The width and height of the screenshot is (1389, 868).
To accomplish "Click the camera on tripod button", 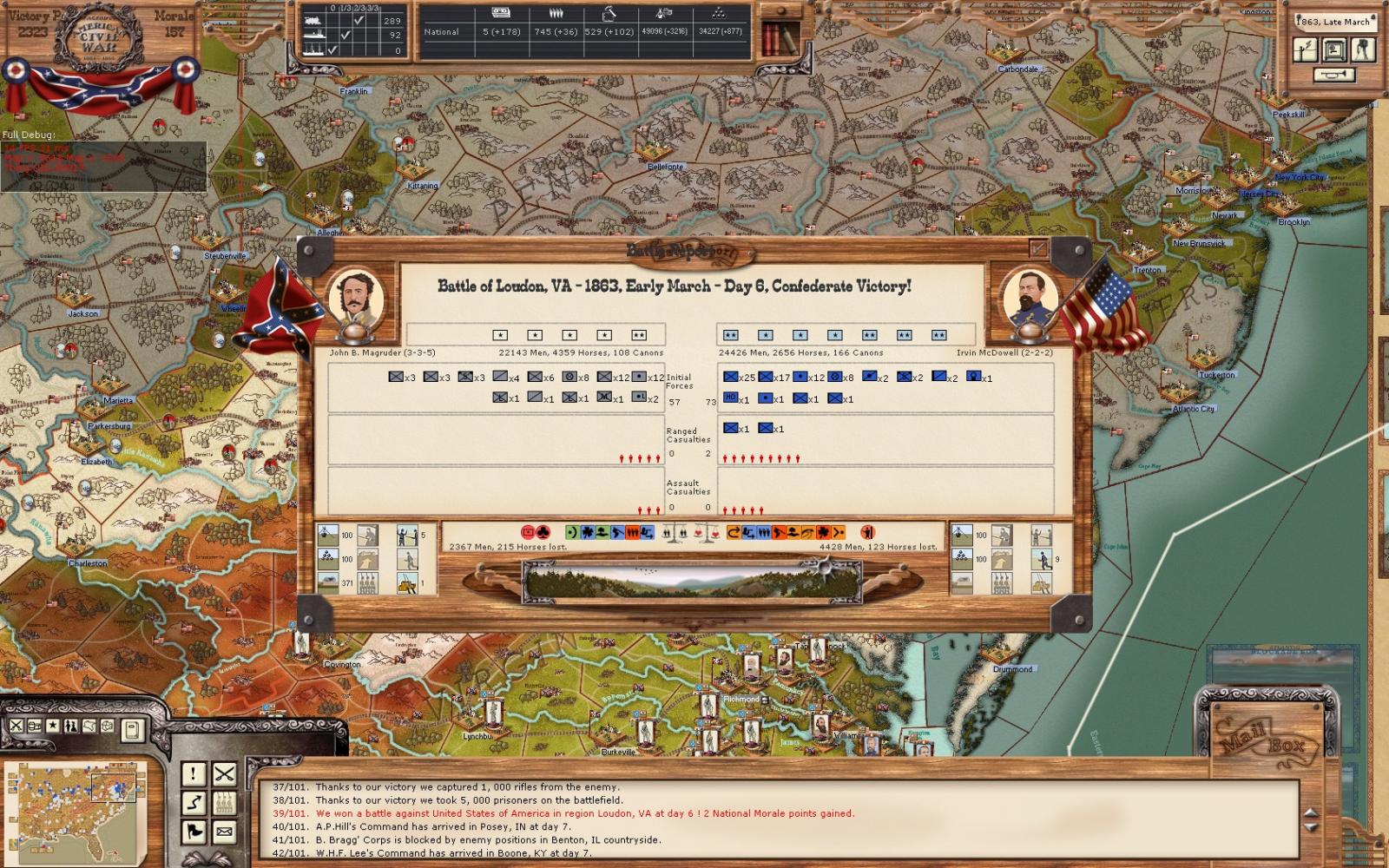I will click(x=1364, y=49).
